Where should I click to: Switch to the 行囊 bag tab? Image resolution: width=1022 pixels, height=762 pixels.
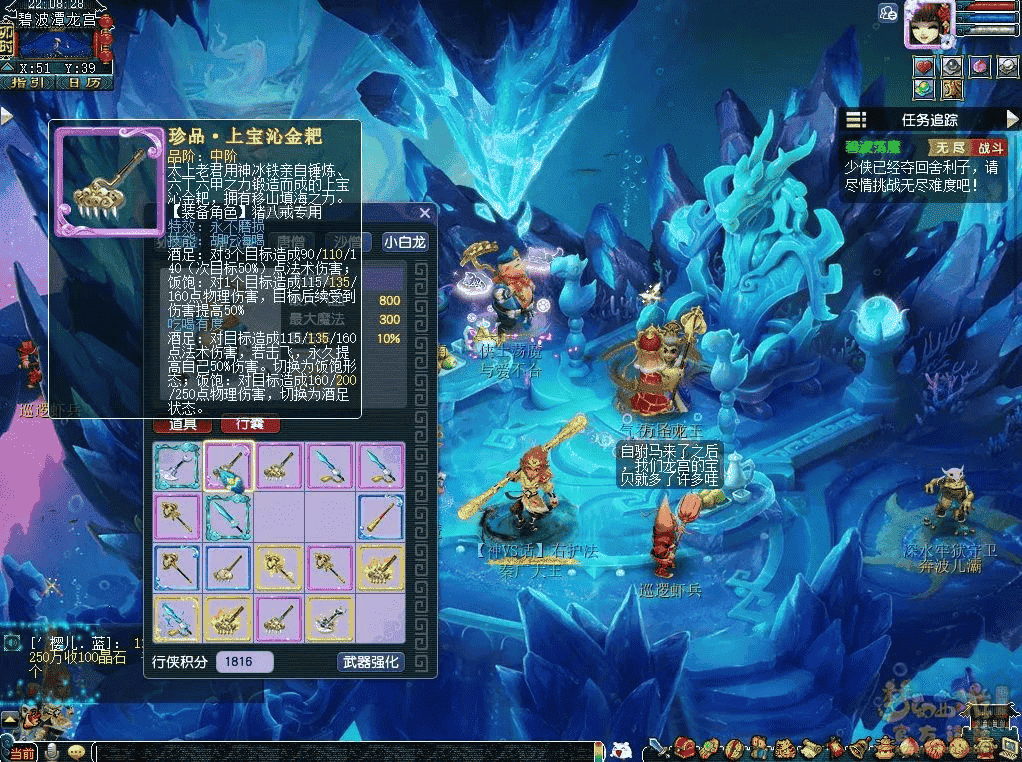(x=249, y=424)
